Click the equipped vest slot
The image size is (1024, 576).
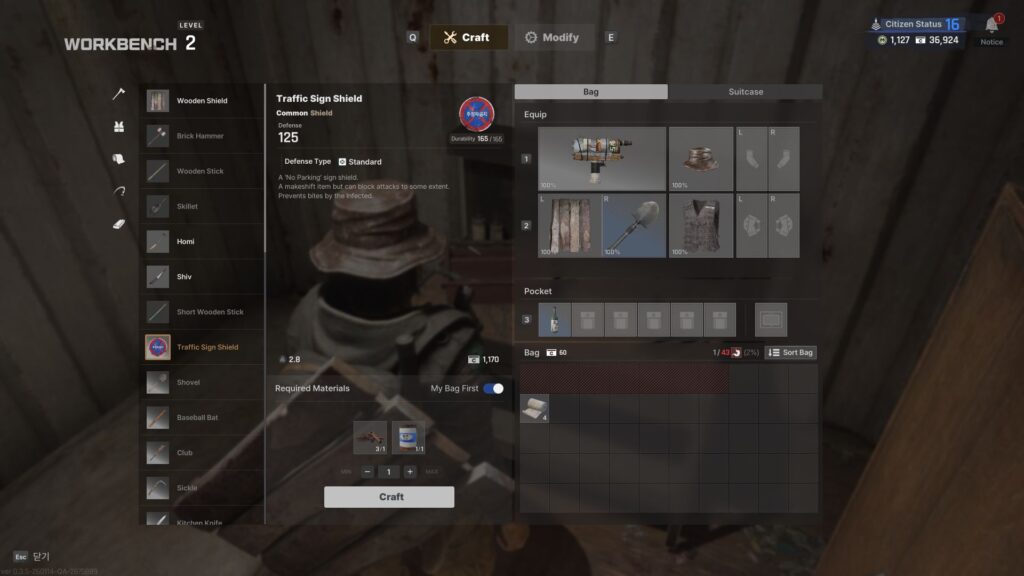pyautogui.click(x=700, y=225)
